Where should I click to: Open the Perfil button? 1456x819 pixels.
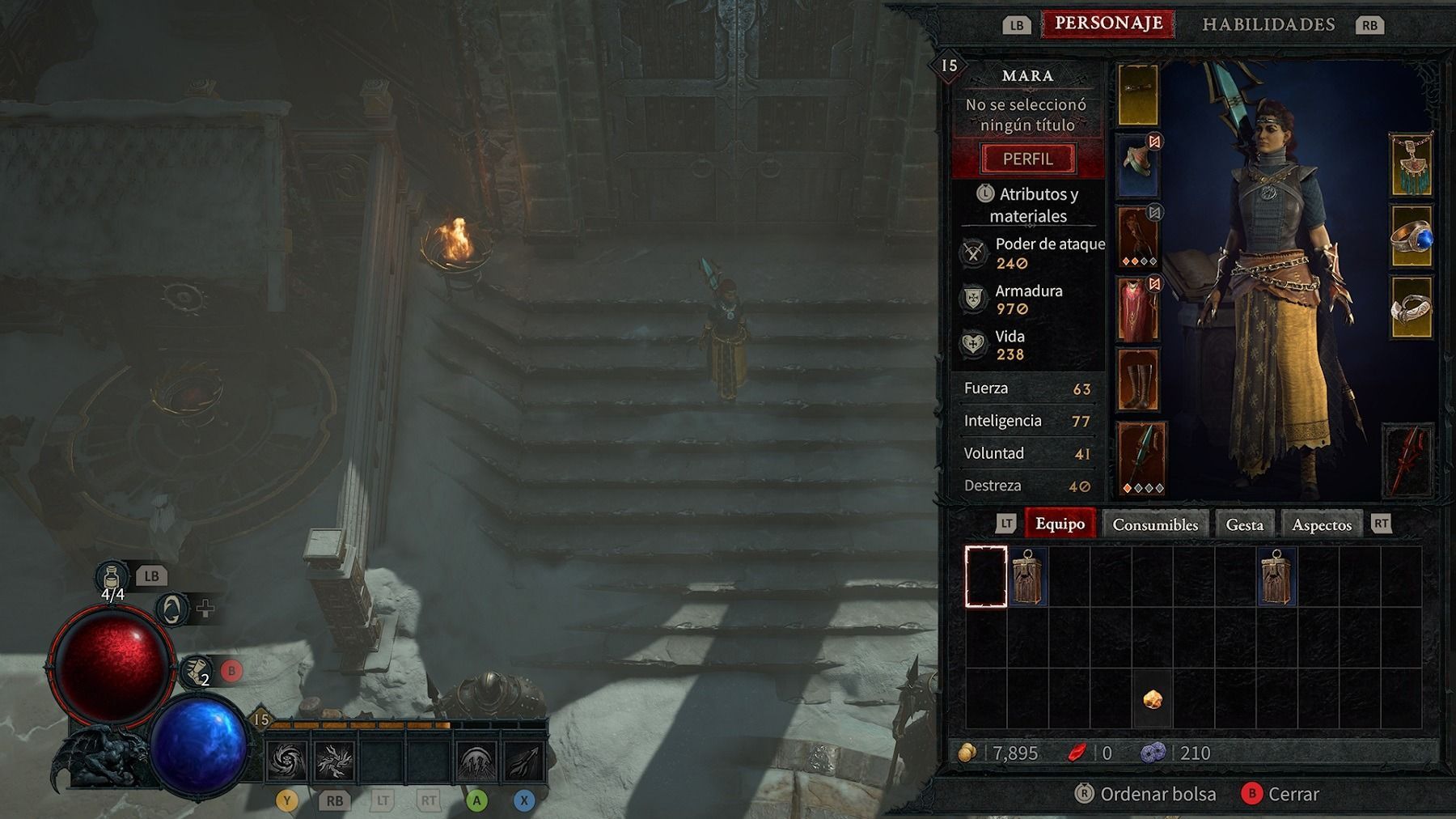point(1027,159)
